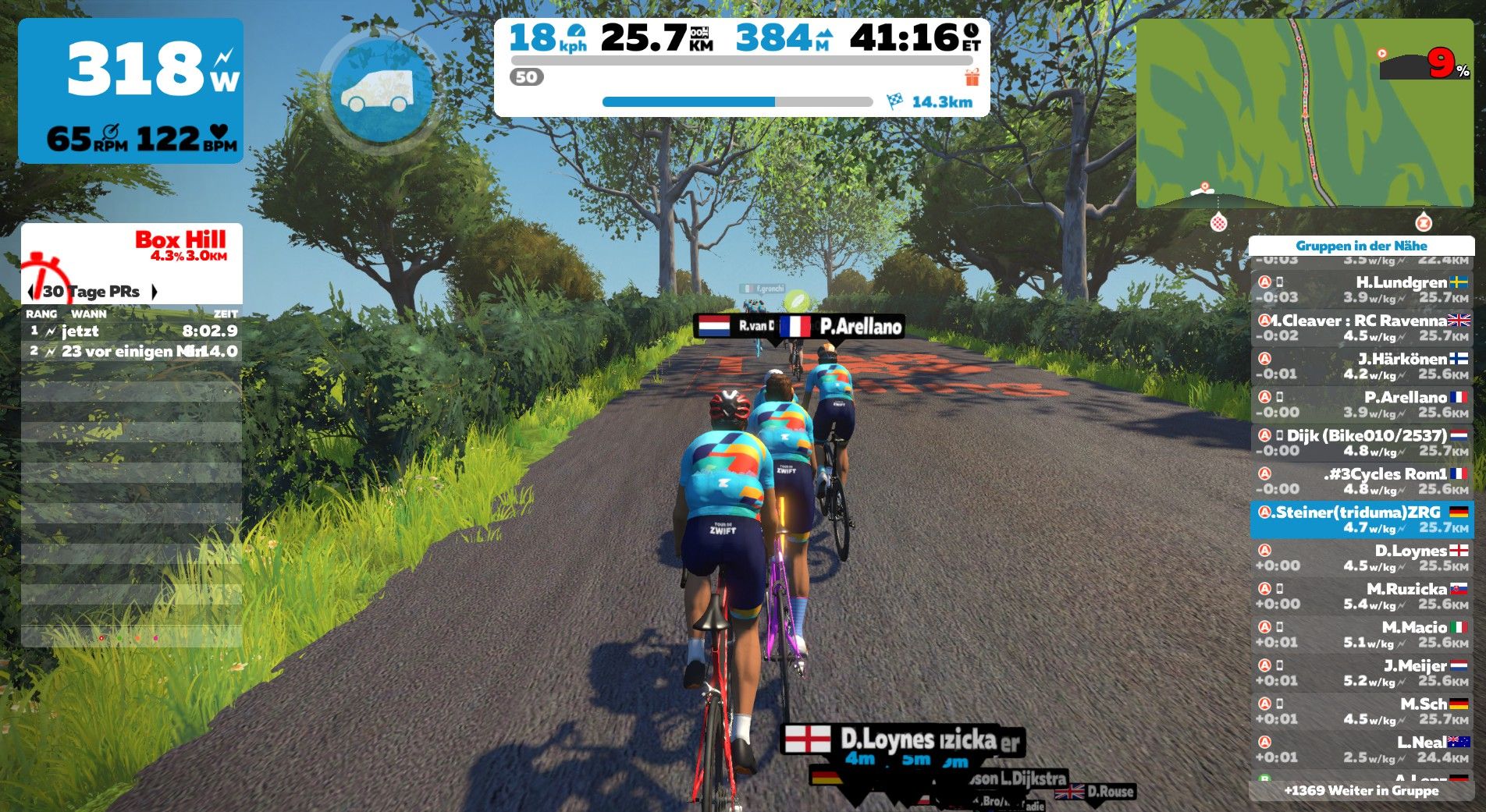Pick D.Loynes in the riders list

pyautogui.click(x=1361, y=558)
